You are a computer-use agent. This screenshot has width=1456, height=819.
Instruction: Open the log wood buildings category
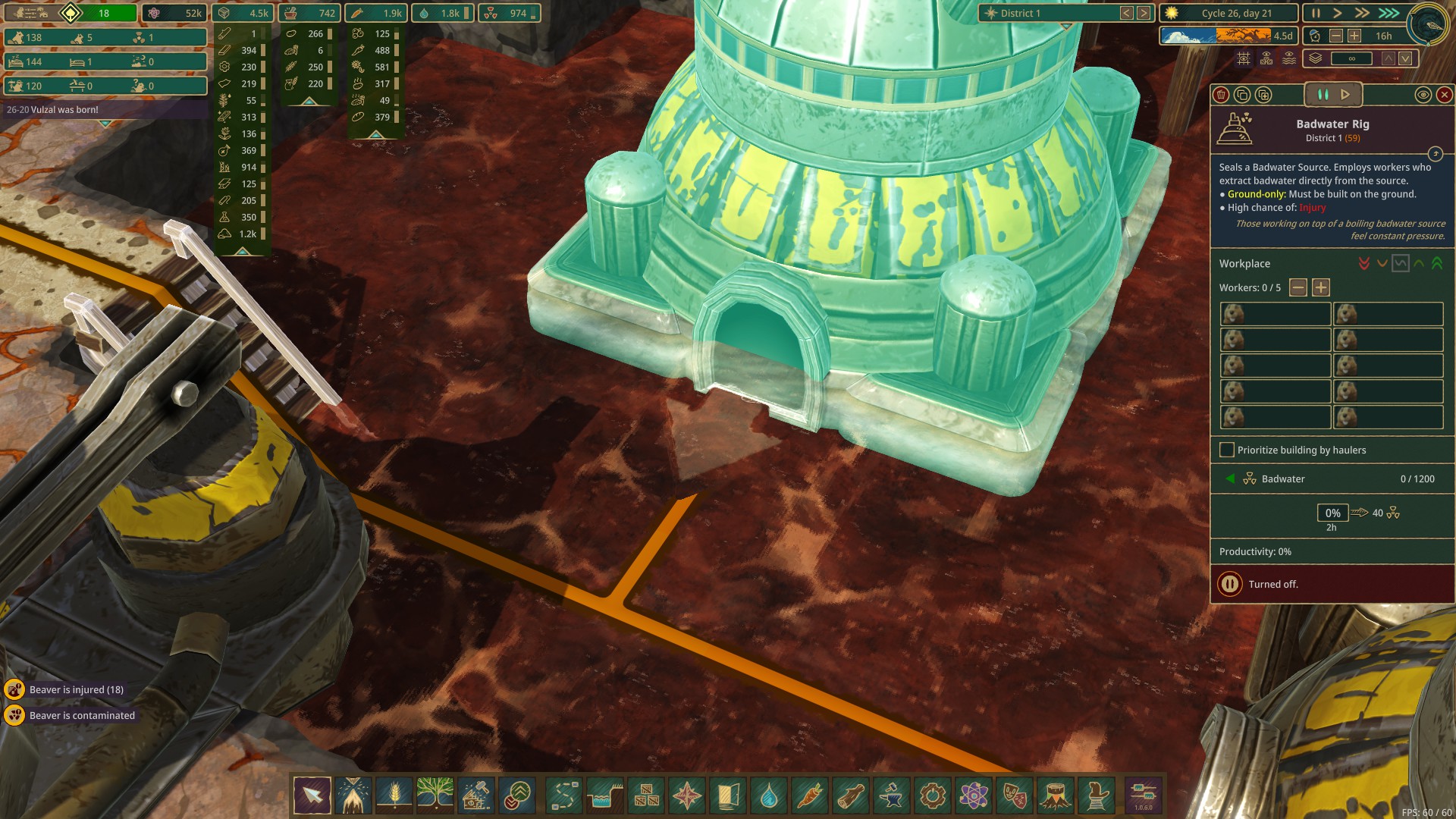851,795
